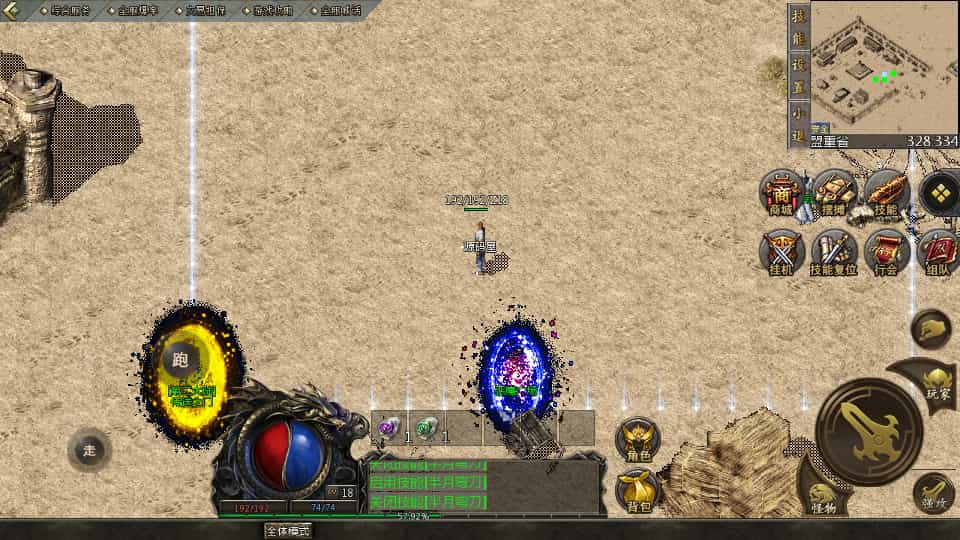
Task: Open the 背包 bag button
Action: [638, 490]
